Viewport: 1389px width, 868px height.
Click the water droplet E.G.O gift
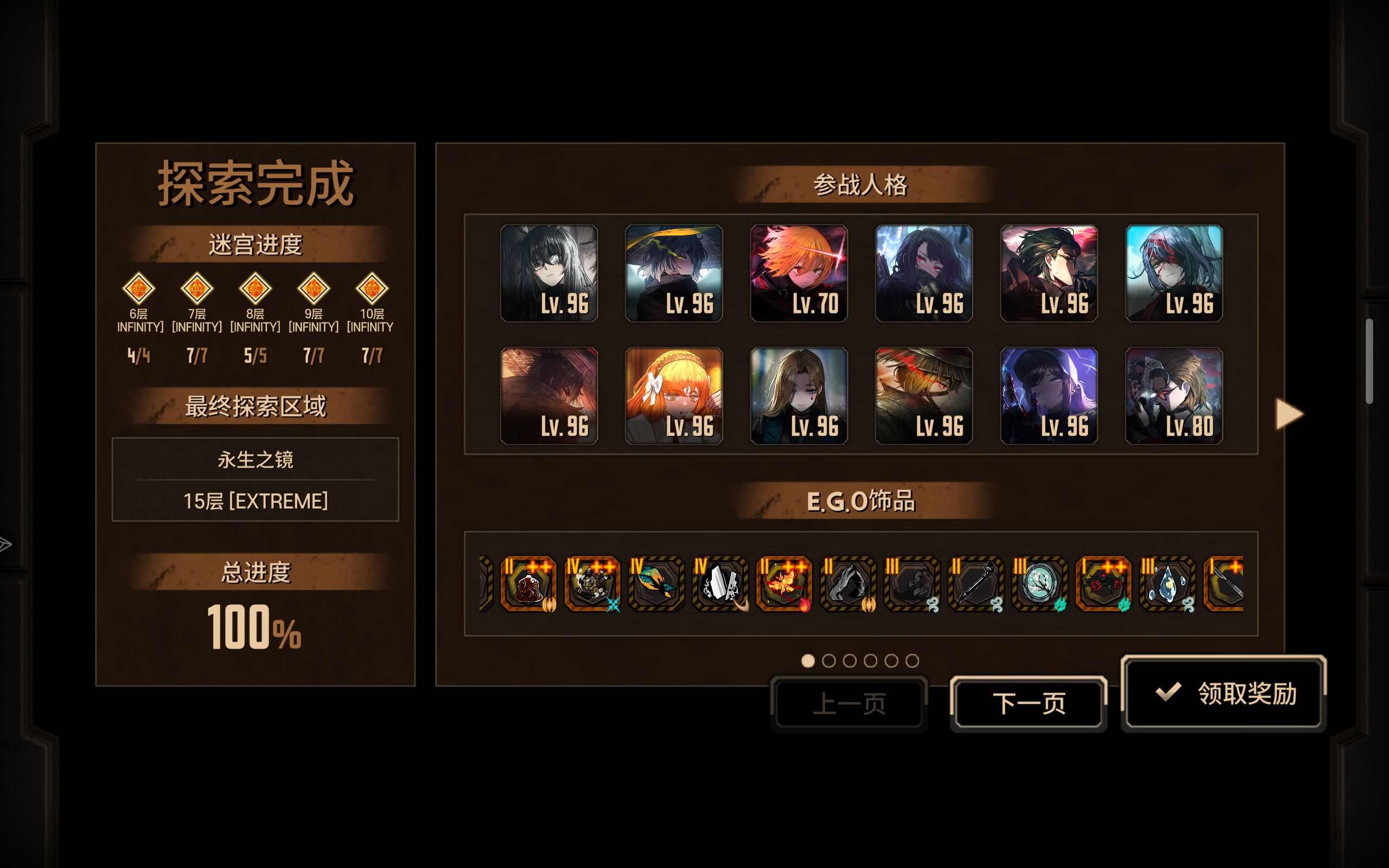(x=1168, y=584)
